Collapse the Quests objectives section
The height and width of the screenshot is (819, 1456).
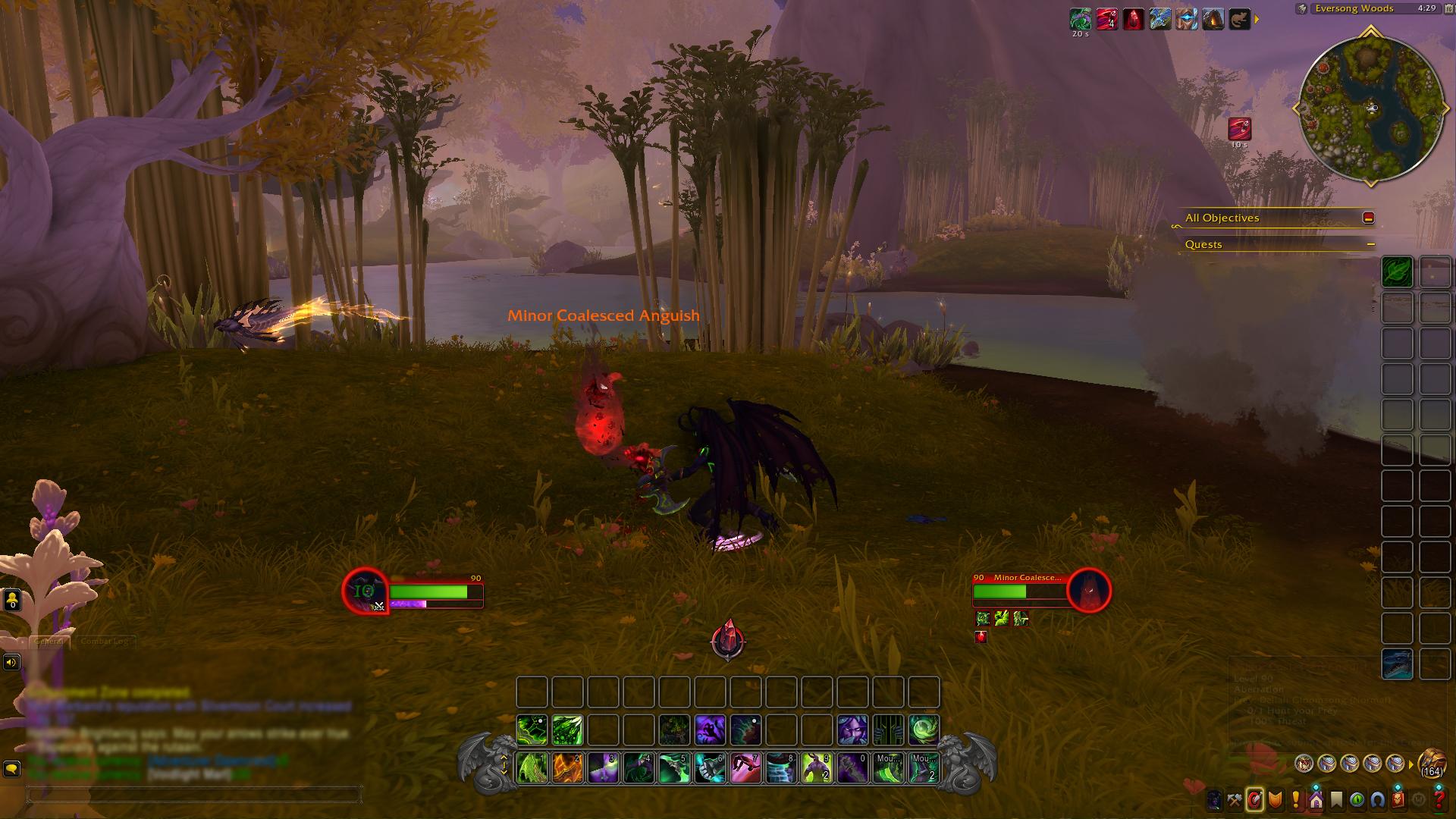[1371, 244]
